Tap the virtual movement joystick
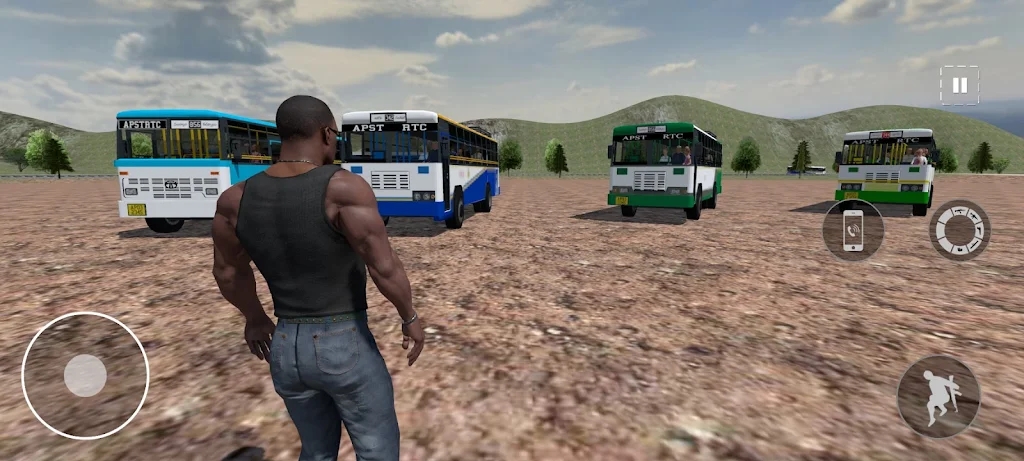The height and width of the screenshot is (461, 1024). click(85, 375)
